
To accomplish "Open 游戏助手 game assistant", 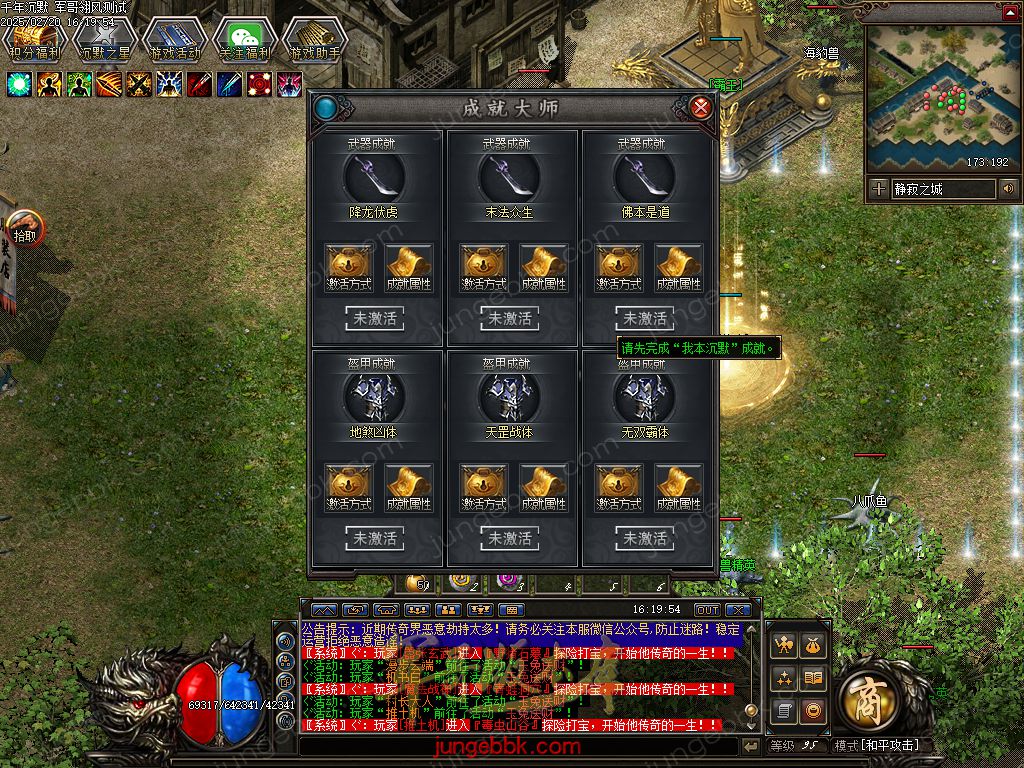I will click(315, 40).
